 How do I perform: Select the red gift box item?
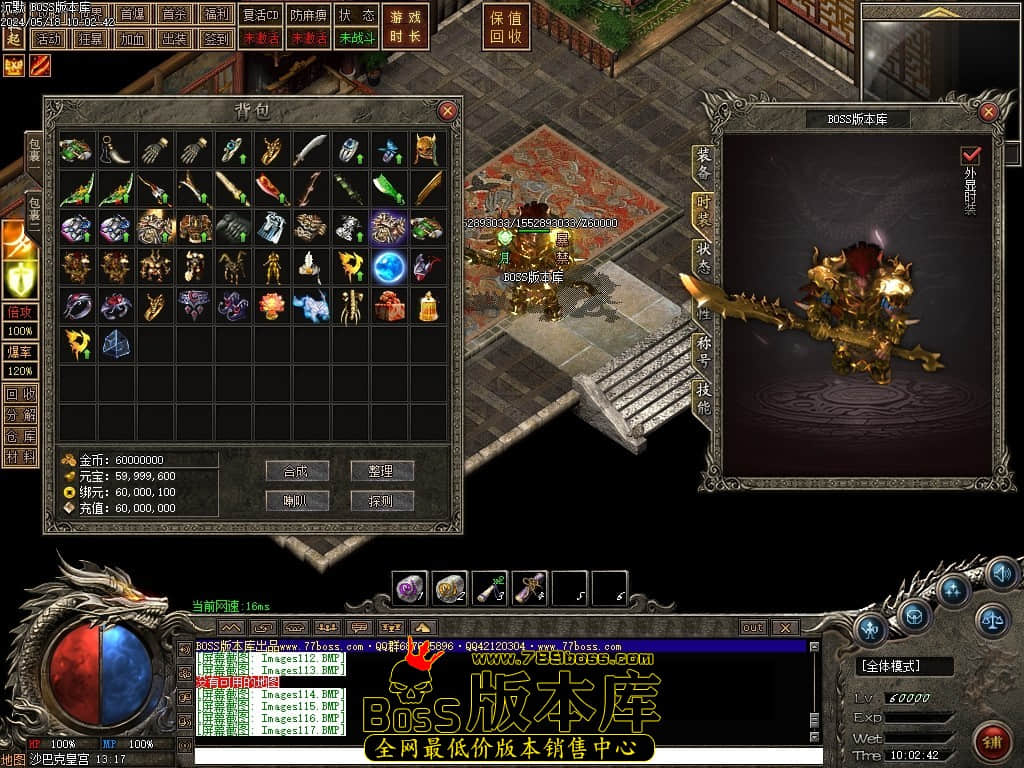tap(388, 305)
